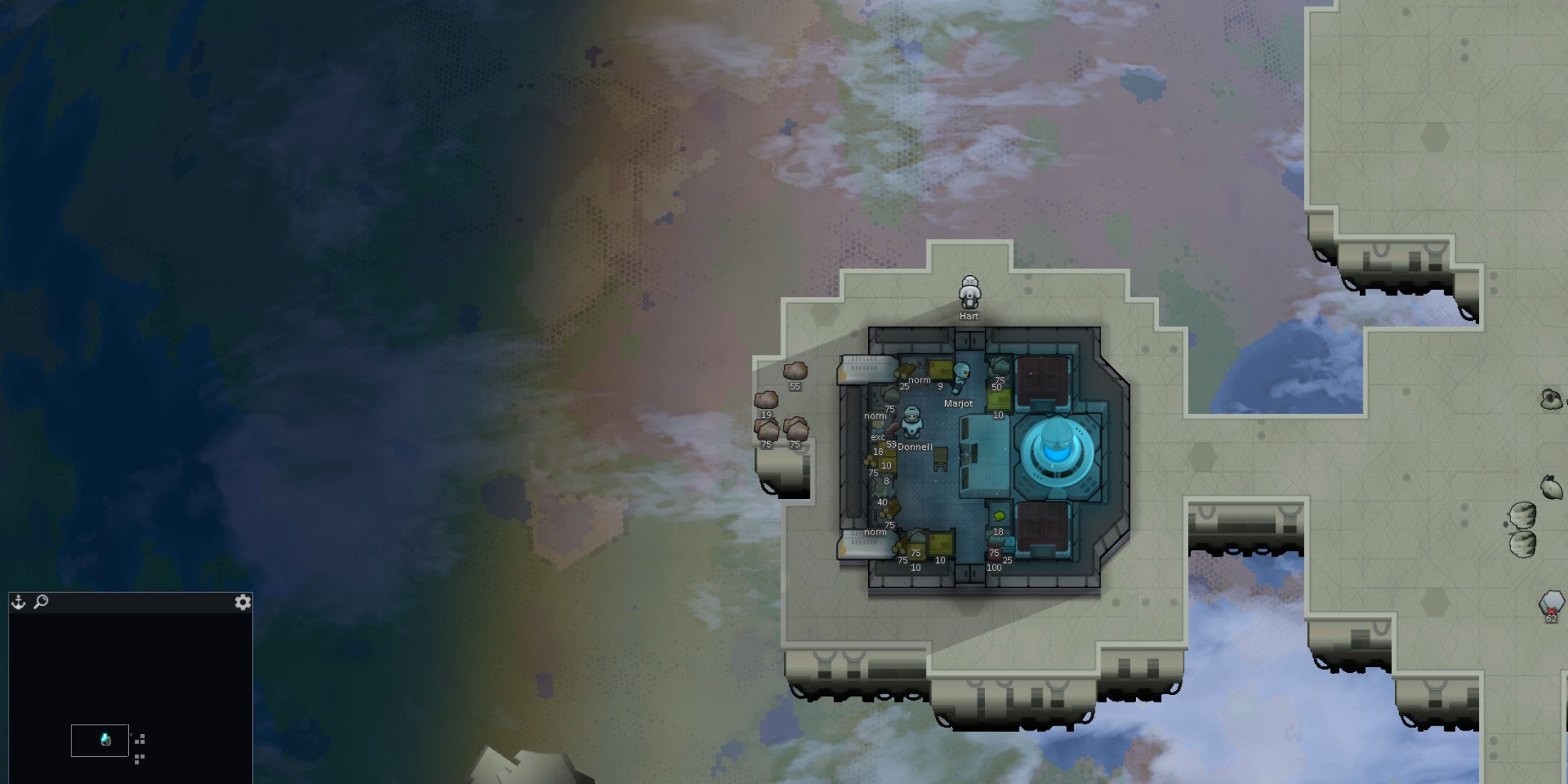Click the minimap's camera view rectangle

(x=100, y=741)
